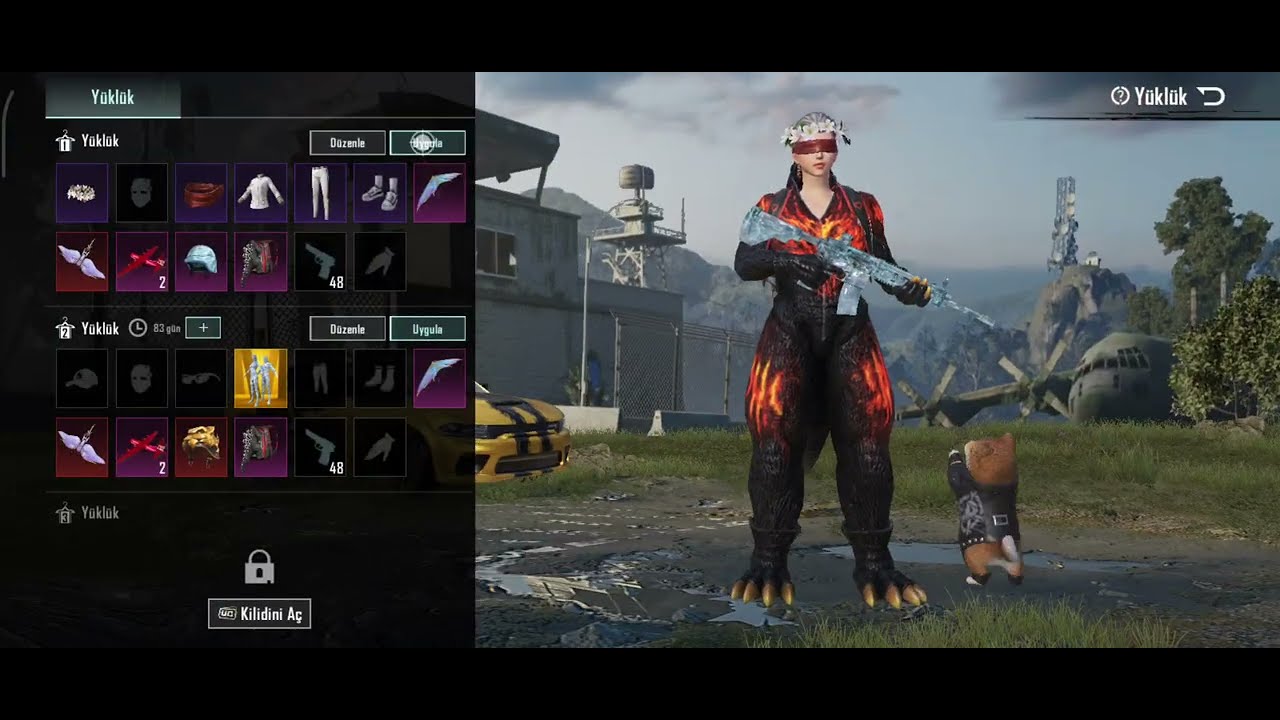
Task: Apply wardrobe 1 with Uygula
Action: 427,143
